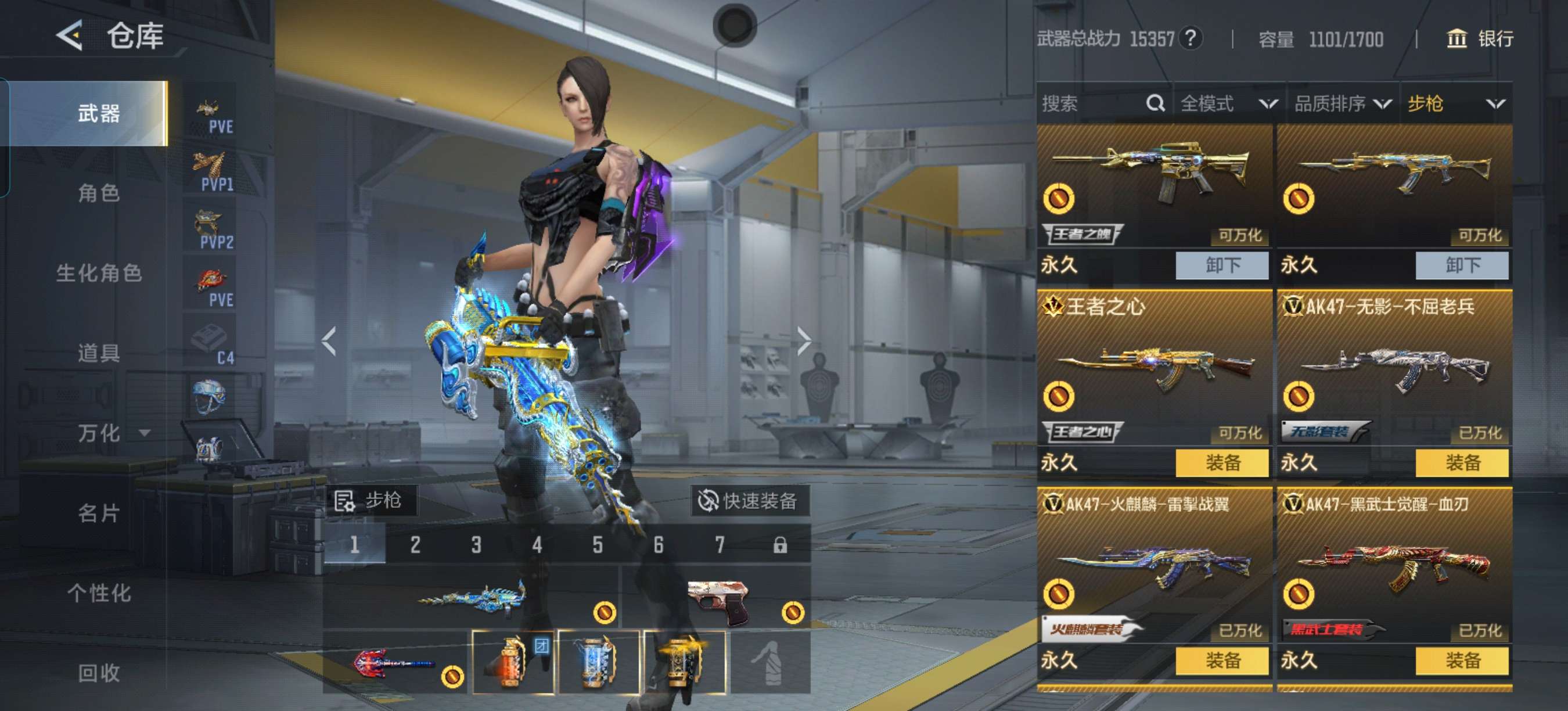Go back from the 仓库 screen
The image size is (1568, 711).
[x=70, y=35]
